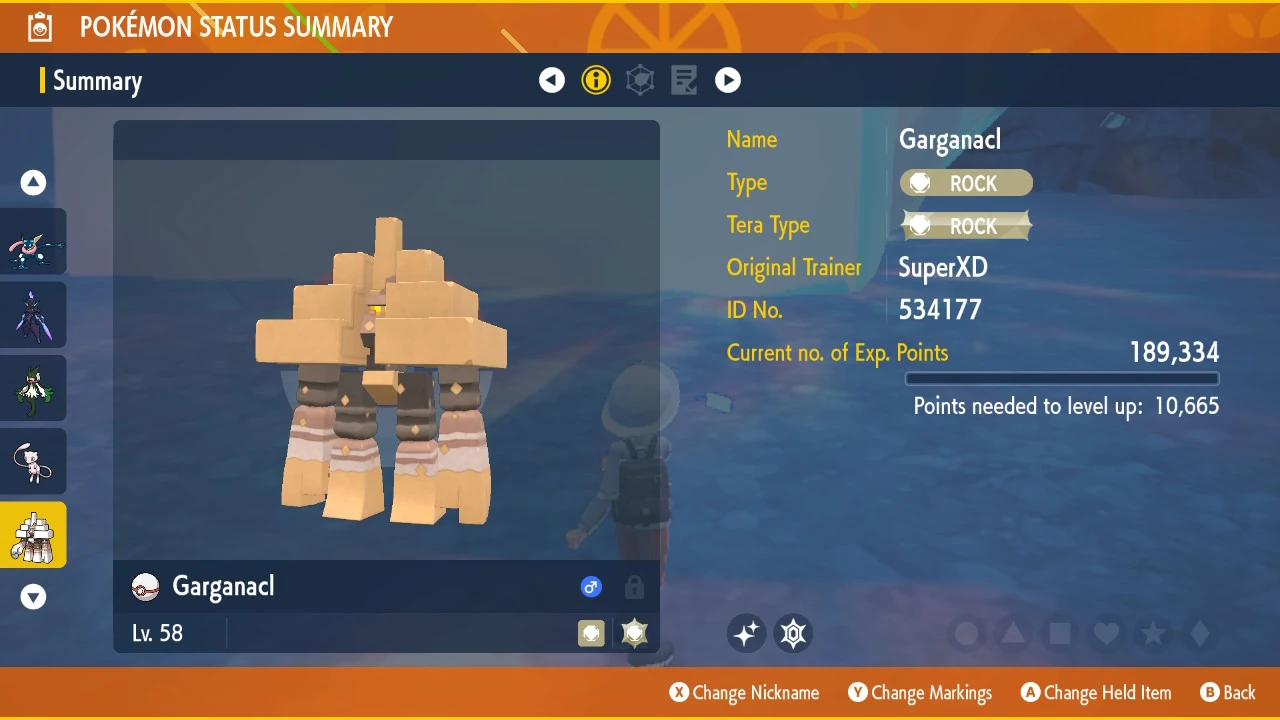1280x720 pixels.
Task: Click the clipboard icon in the header
Action: click(40, 27)
